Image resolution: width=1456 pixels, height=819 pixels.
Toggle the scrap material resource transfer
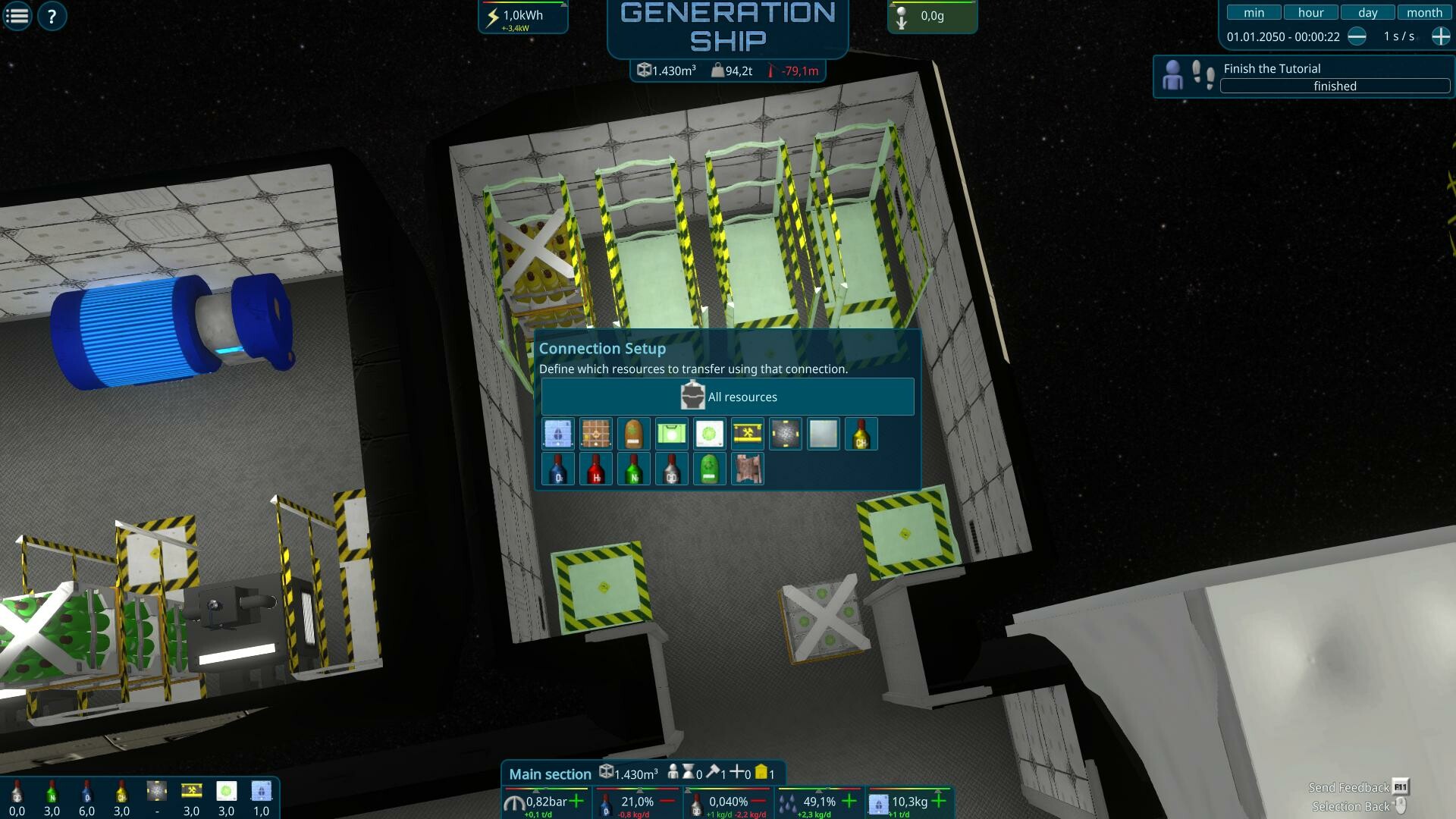748,468
